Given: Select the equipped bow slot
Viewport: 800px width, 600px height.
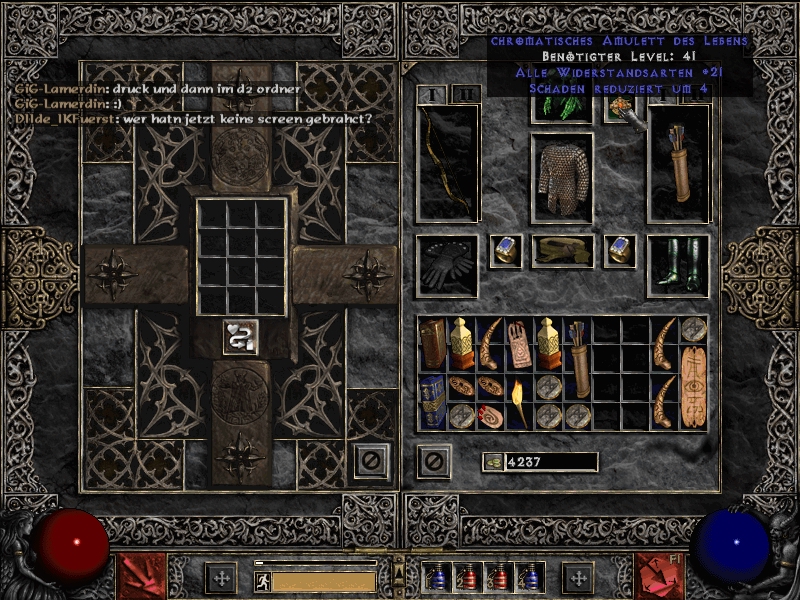Looking at the screenshot, I should (447, 162).
